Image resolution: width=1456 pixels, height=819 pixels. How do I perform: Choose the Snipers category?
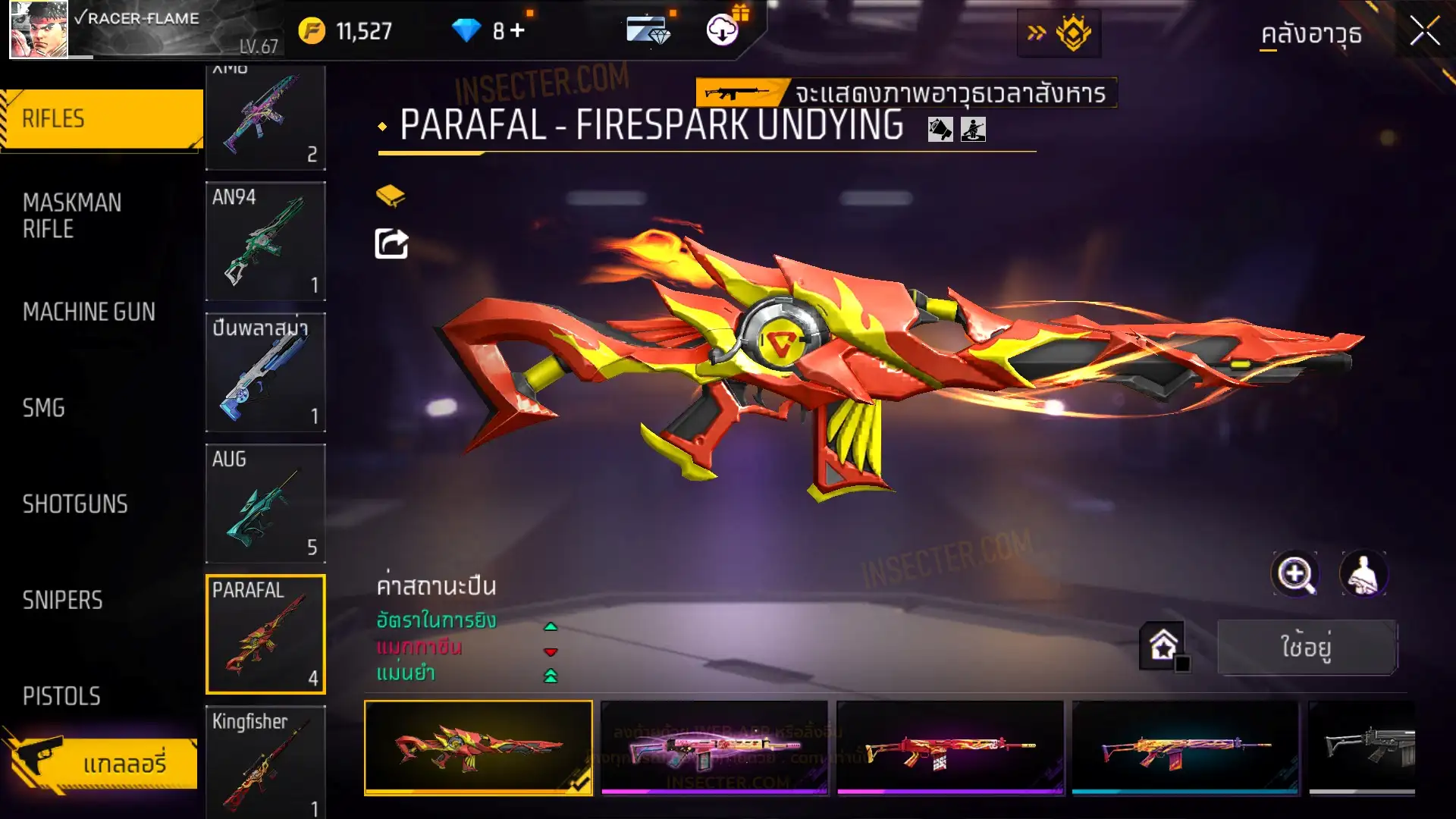(x=62, y=601)
